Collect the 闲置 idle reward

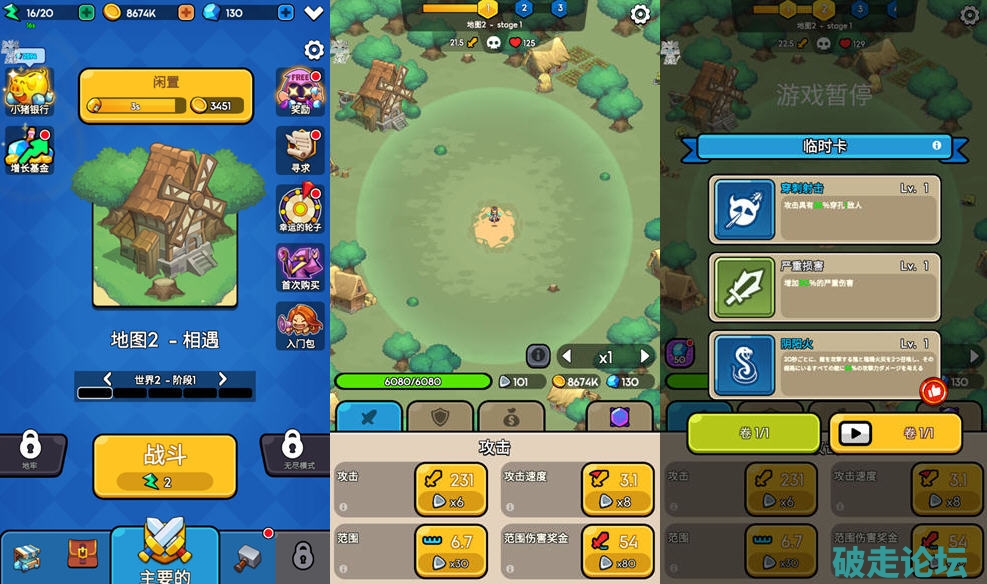(x=165, y=95)
